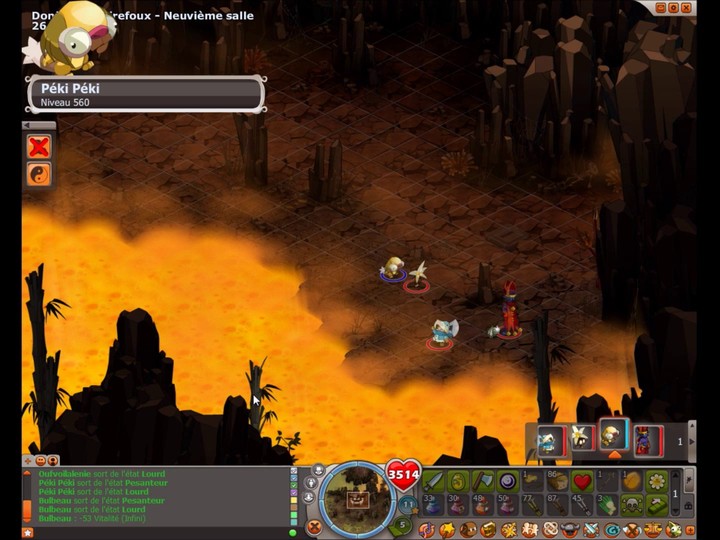This screenshot has height=540, width=720.
Task: Select the sword spell in the hotbar
Action: (432, 481)
